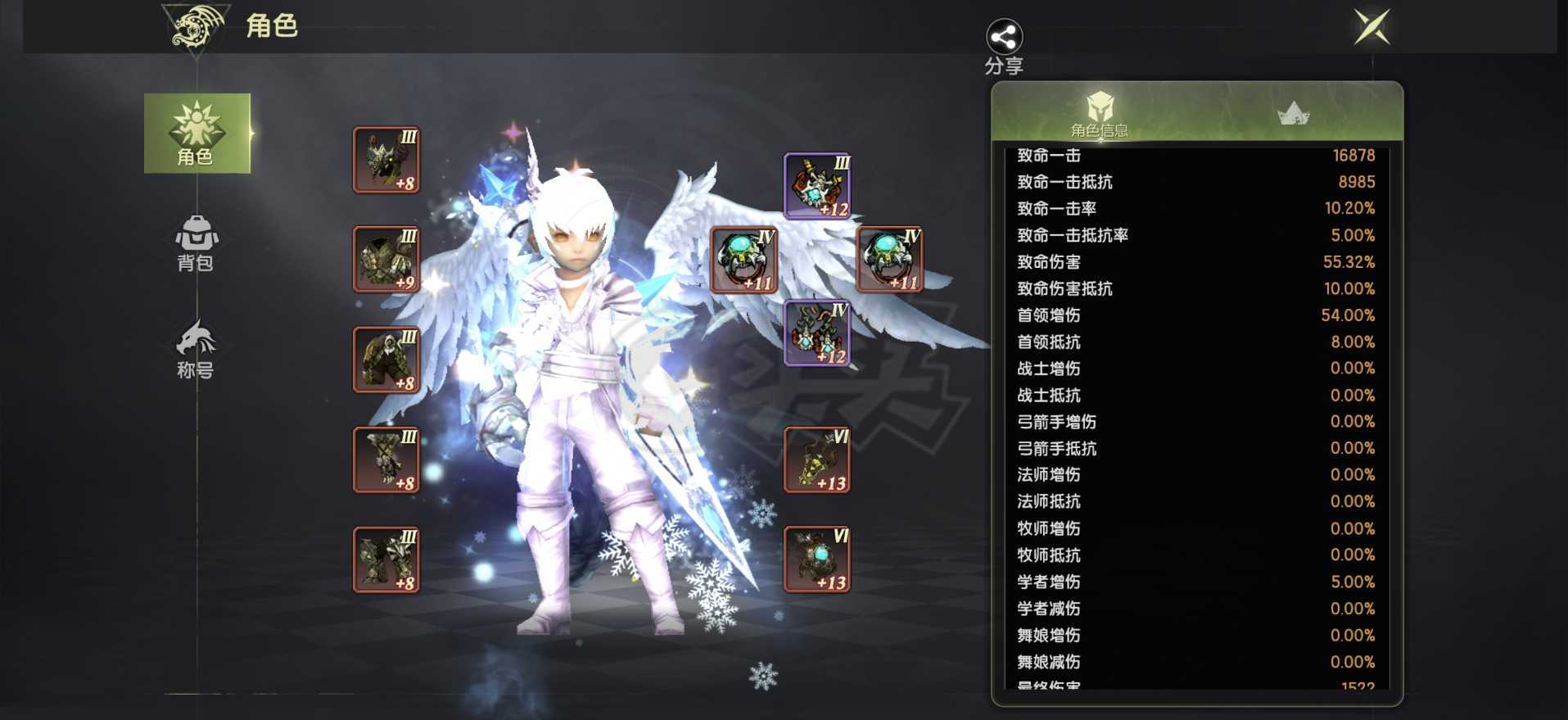
Task: Inspect the +8 helmet equipment slot
Action: pyautogui.click(x=386, y=161)
